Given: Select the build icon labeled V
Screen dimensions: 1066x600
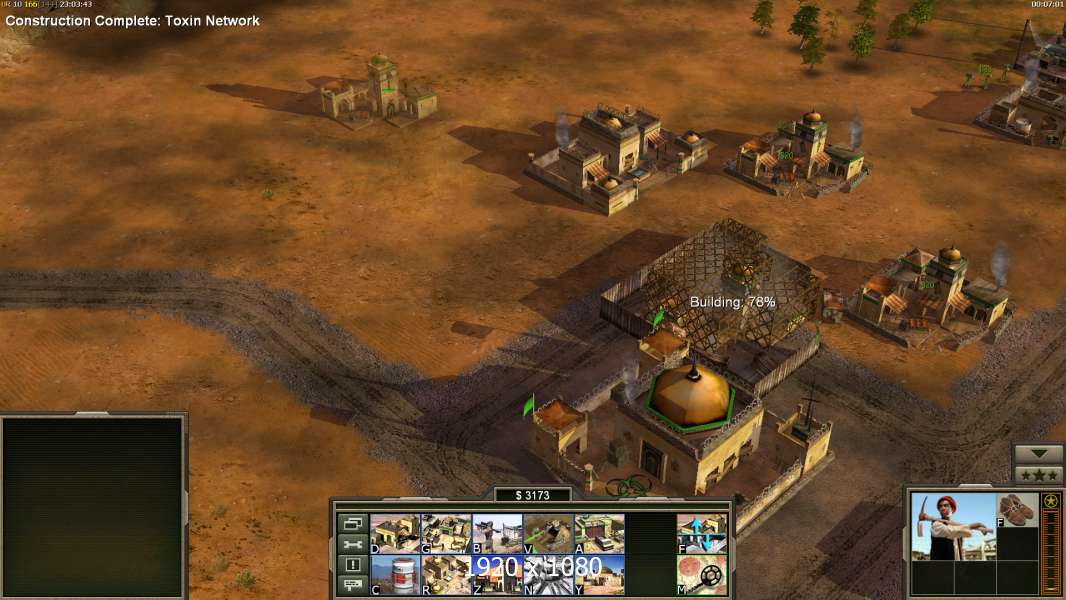Looking at the screenshot, I should click(548, 533).
